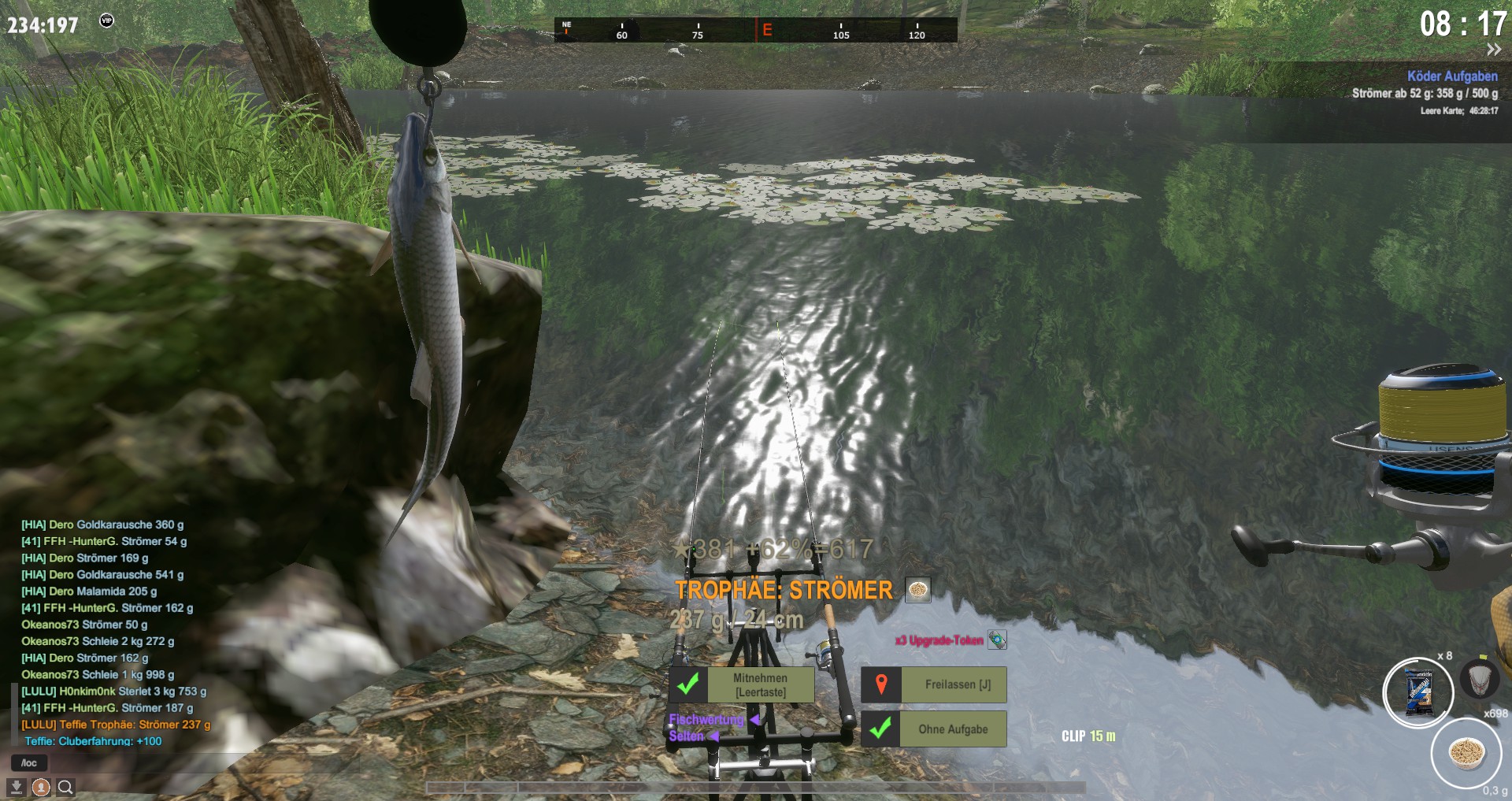Expand the Köder Aufgaben task panel
Viewport: 1512px width, 801px height.
pos(1452,76)
